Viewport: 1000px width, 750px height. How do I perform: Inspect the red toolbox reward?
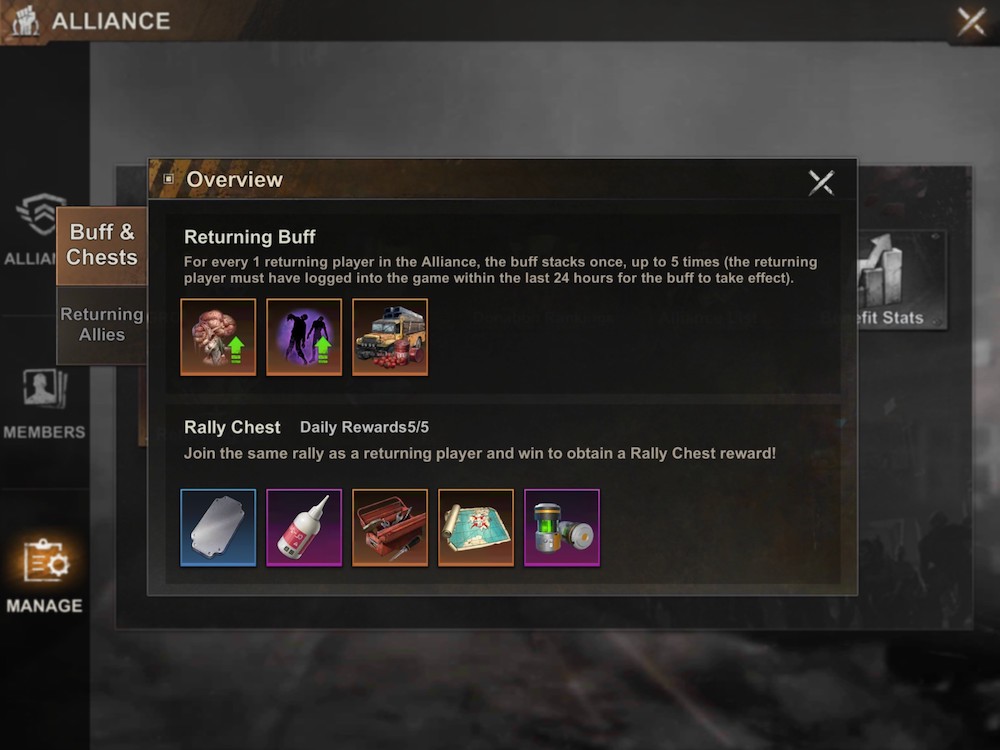pyautogui.click(x=390, y=527)
